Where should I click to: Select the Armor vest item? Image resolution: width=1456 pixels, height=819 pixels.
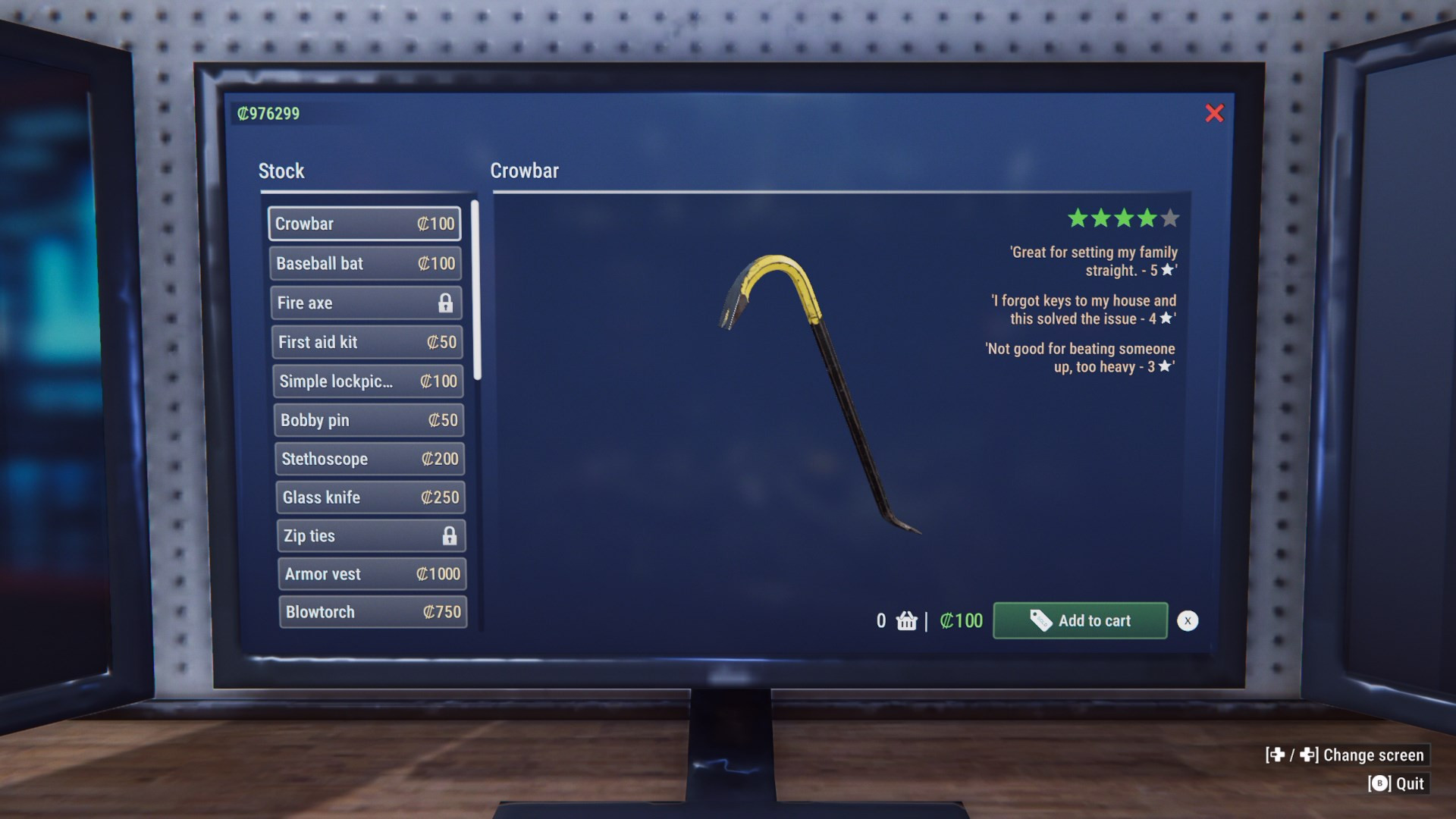pyautogui.click(x=372, y=574)
